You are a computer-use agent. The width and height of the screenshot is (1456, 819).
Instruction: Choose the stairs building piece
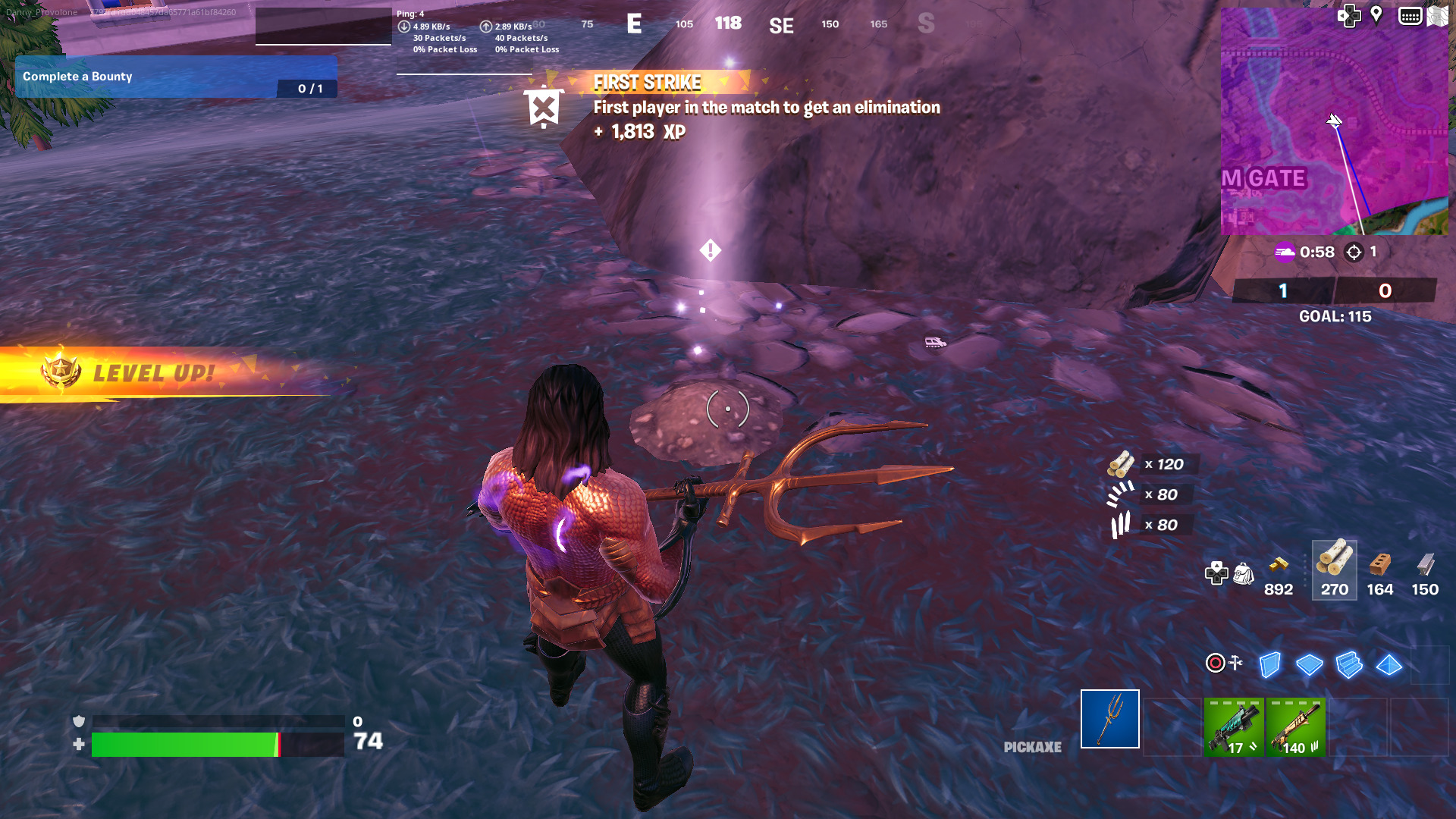[x=1349, y=665]
